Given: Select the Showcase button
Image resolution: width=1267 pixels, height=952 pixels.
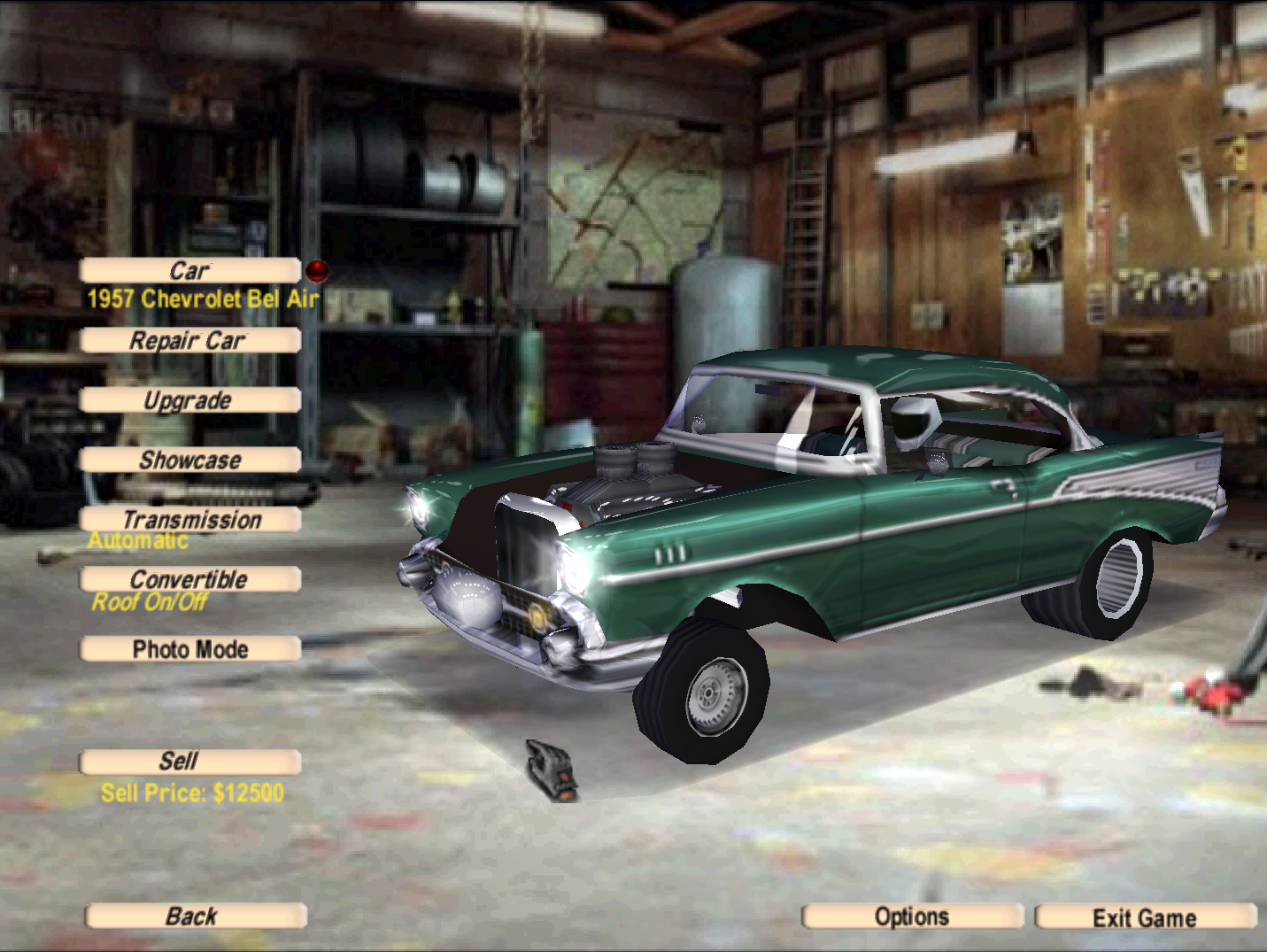Looking at the screenshot, I should click(190, 460).
